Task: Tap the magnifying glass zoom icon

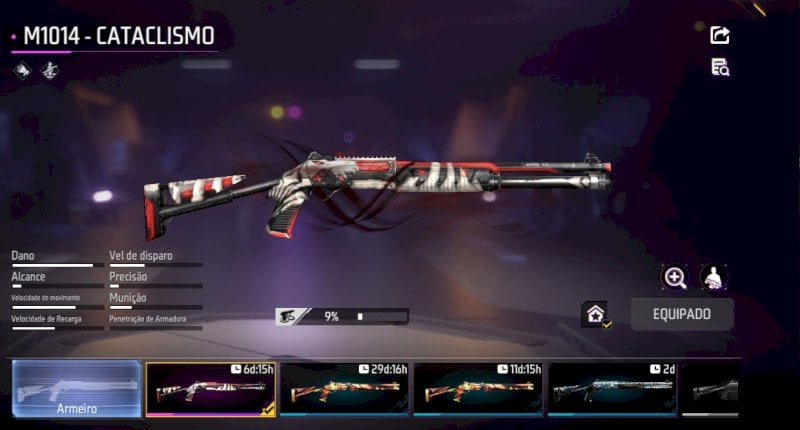Action: coord(676,278)
